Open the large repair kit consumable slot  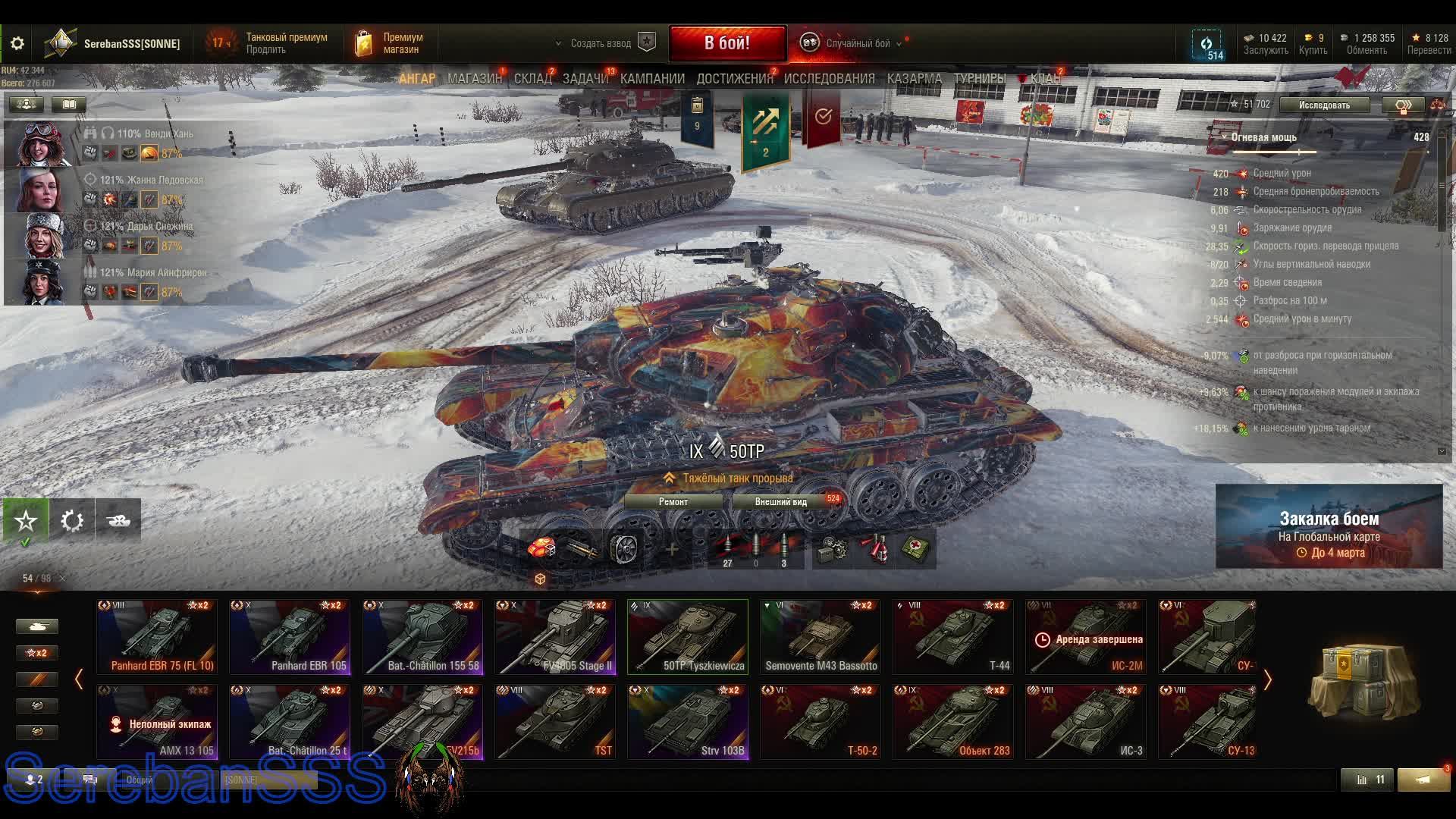pyautogui.click(x=832, y=549)
